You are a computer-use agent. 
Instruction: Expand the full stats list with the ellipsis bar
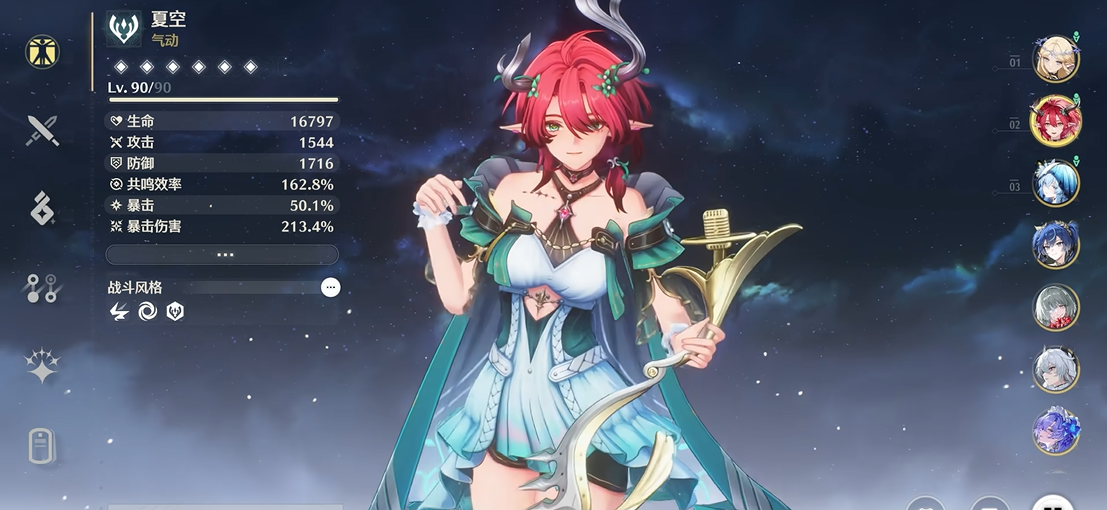224,255
